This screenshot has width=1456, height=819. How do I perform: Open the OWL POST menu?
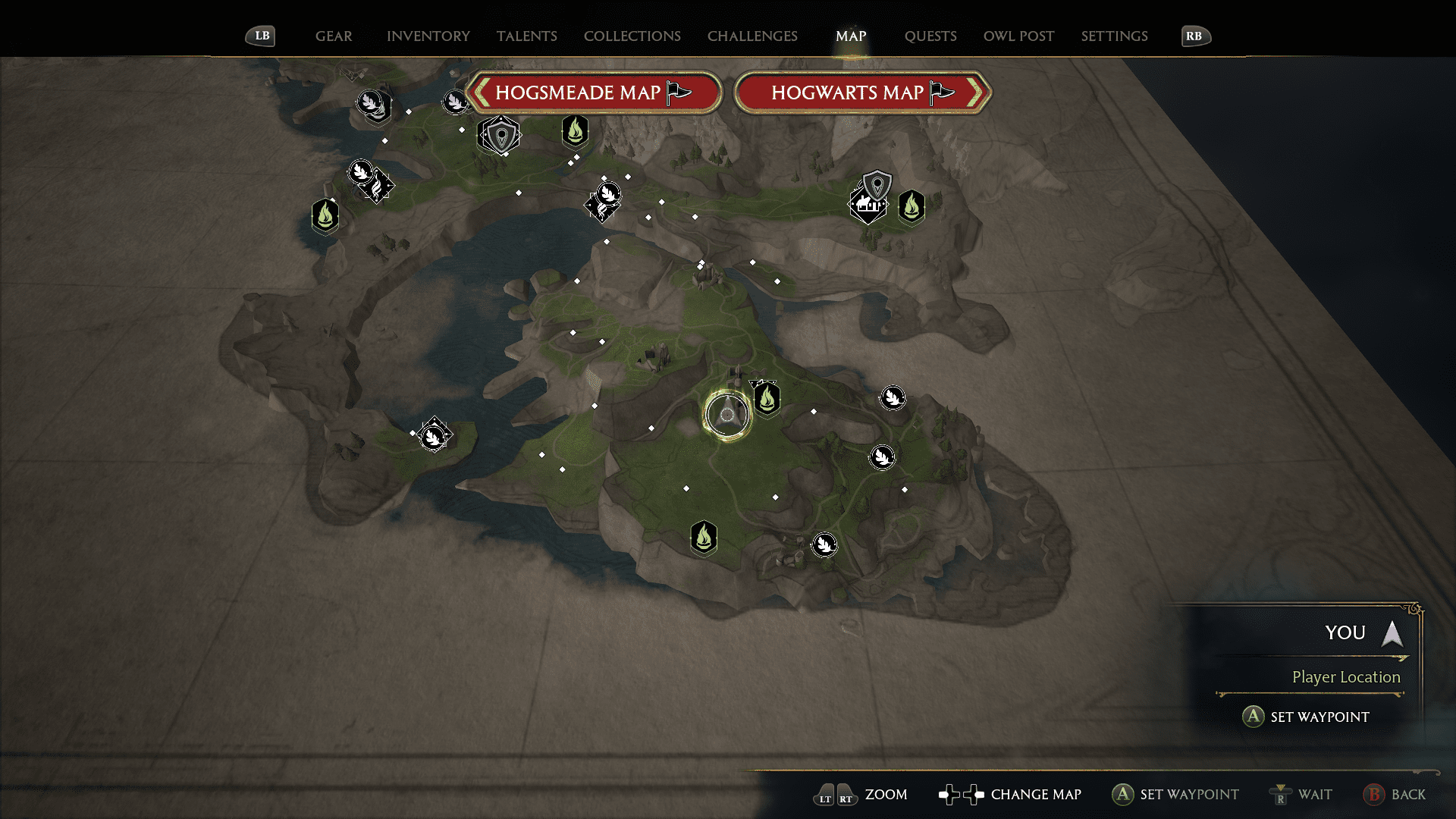tap(1018, 36)
